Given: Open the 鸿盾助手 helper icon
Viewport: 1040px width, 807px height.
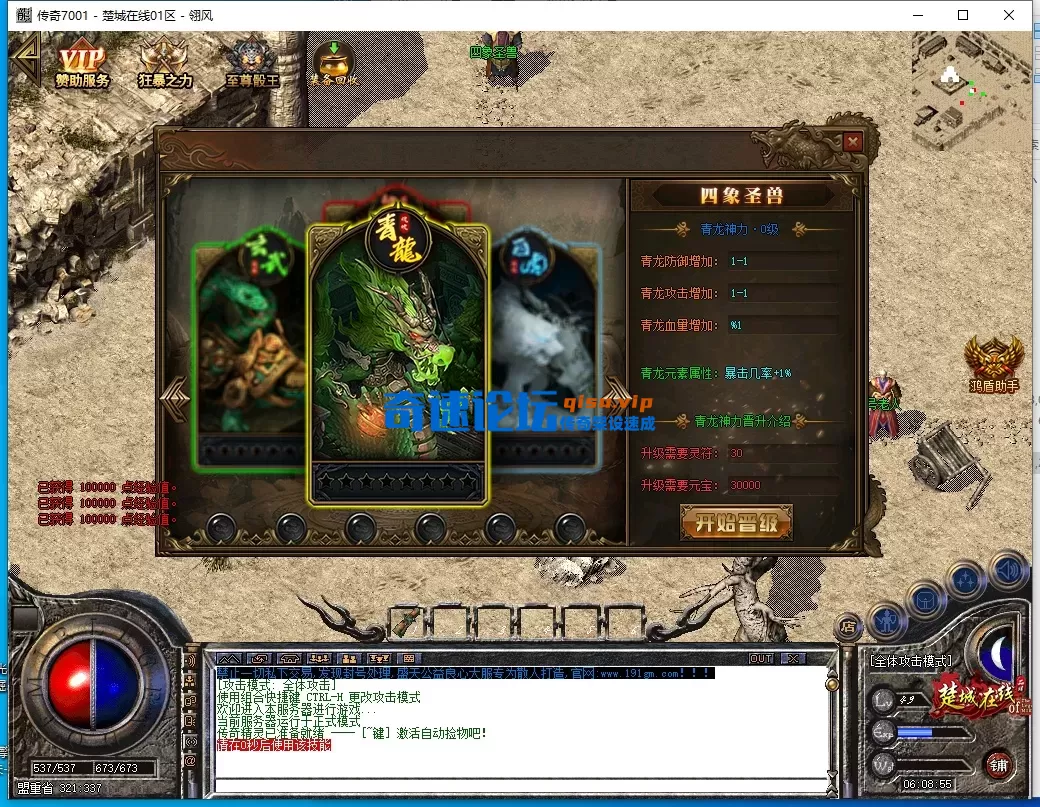Looking at the screenshot, I should pyautogui.click(x=994, y=363).
